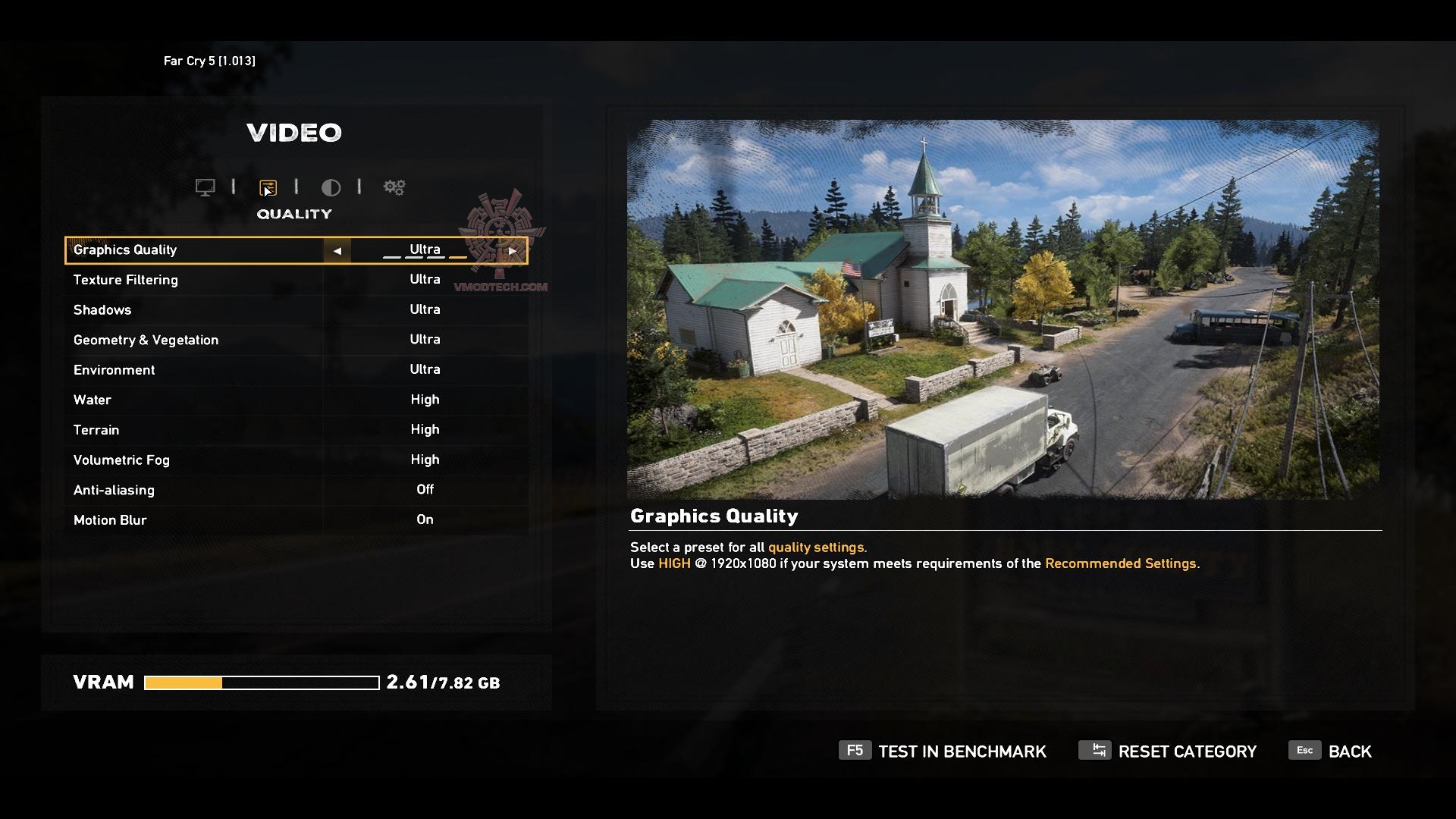Open the half-circle color tab
1456x819 pixels.
pos(331,187)
